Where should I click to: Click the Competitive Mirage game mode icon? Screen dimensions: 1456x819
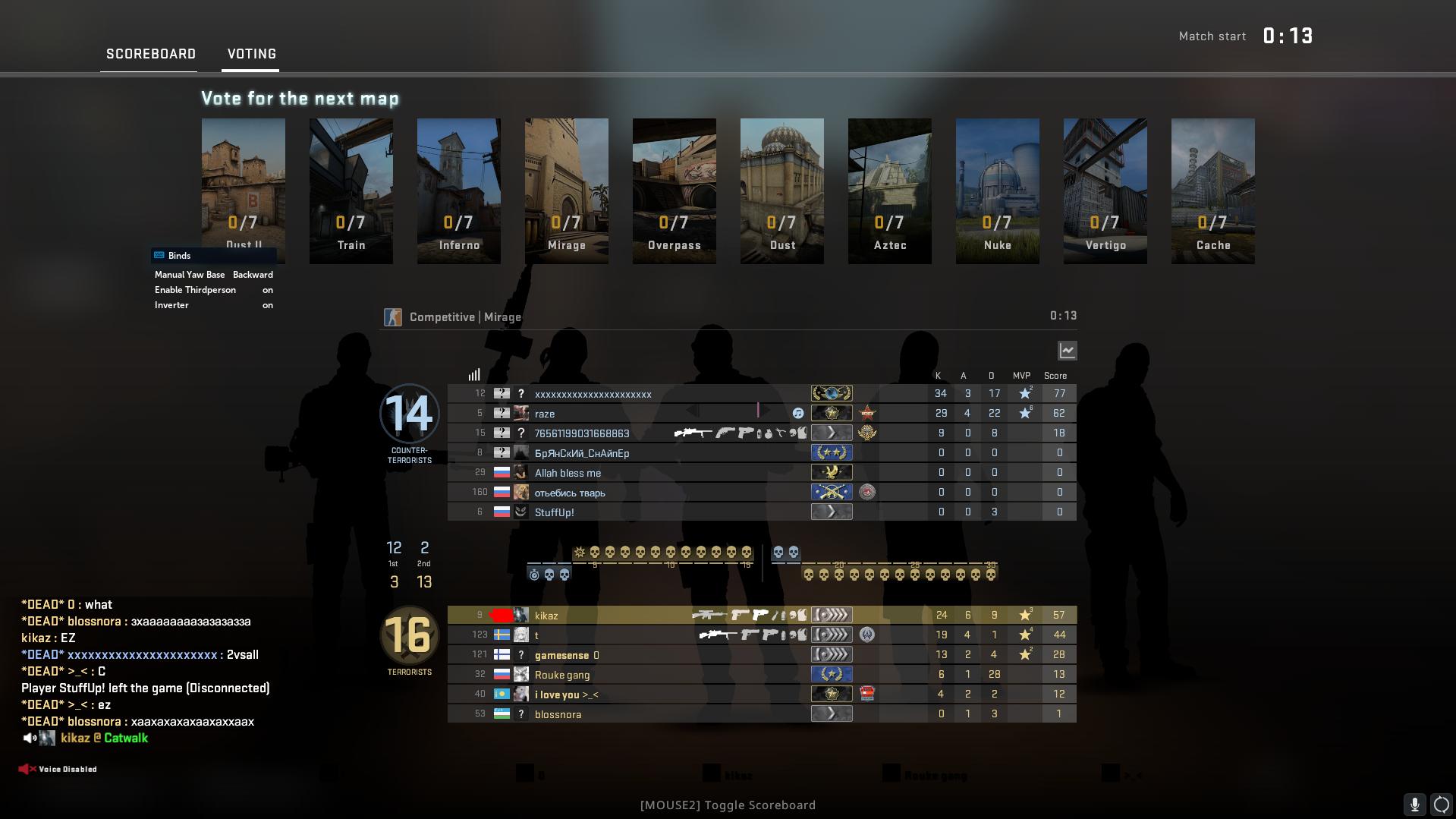coord(392,317)
